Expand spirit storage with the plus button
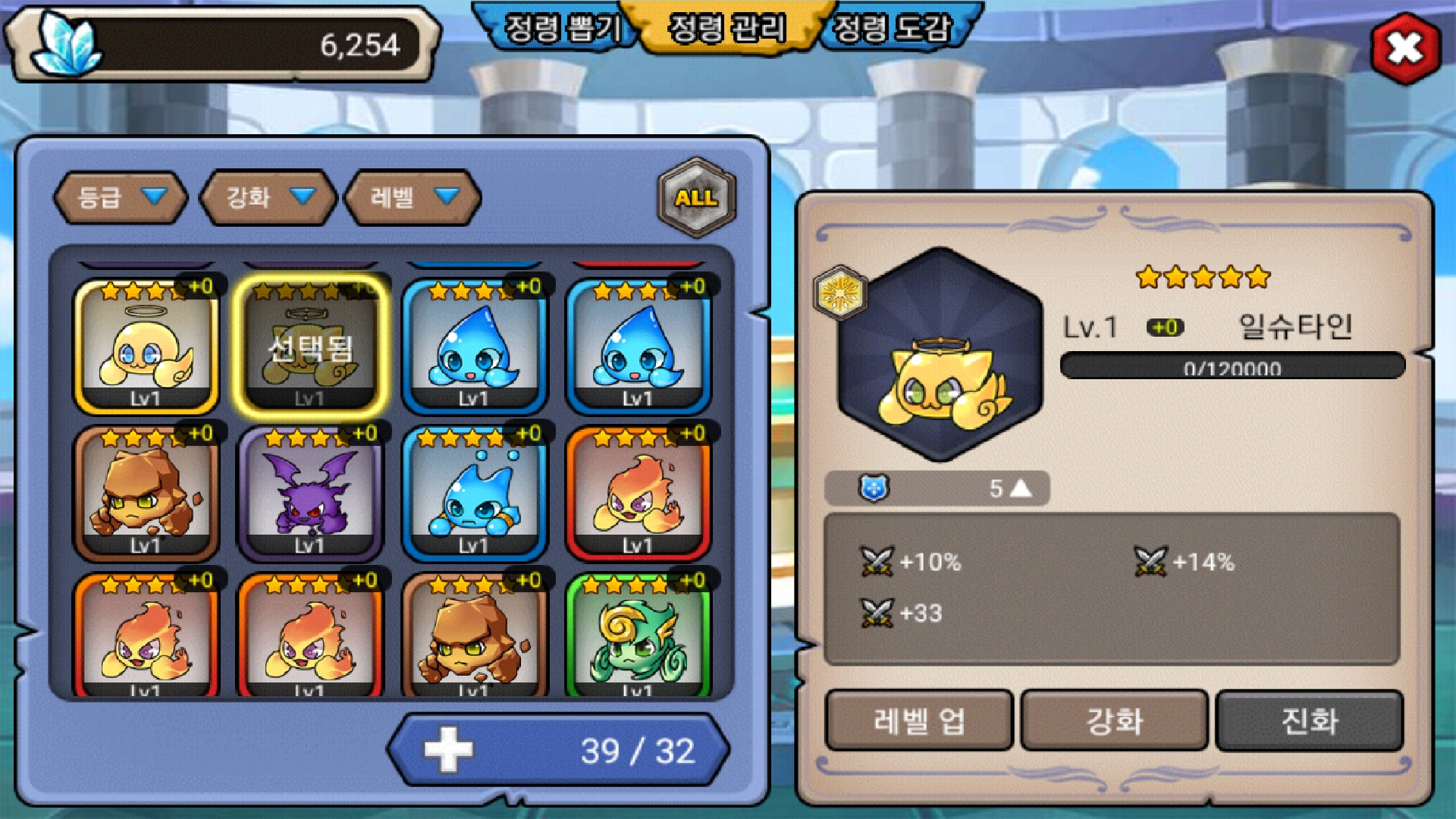 [448, 750]
